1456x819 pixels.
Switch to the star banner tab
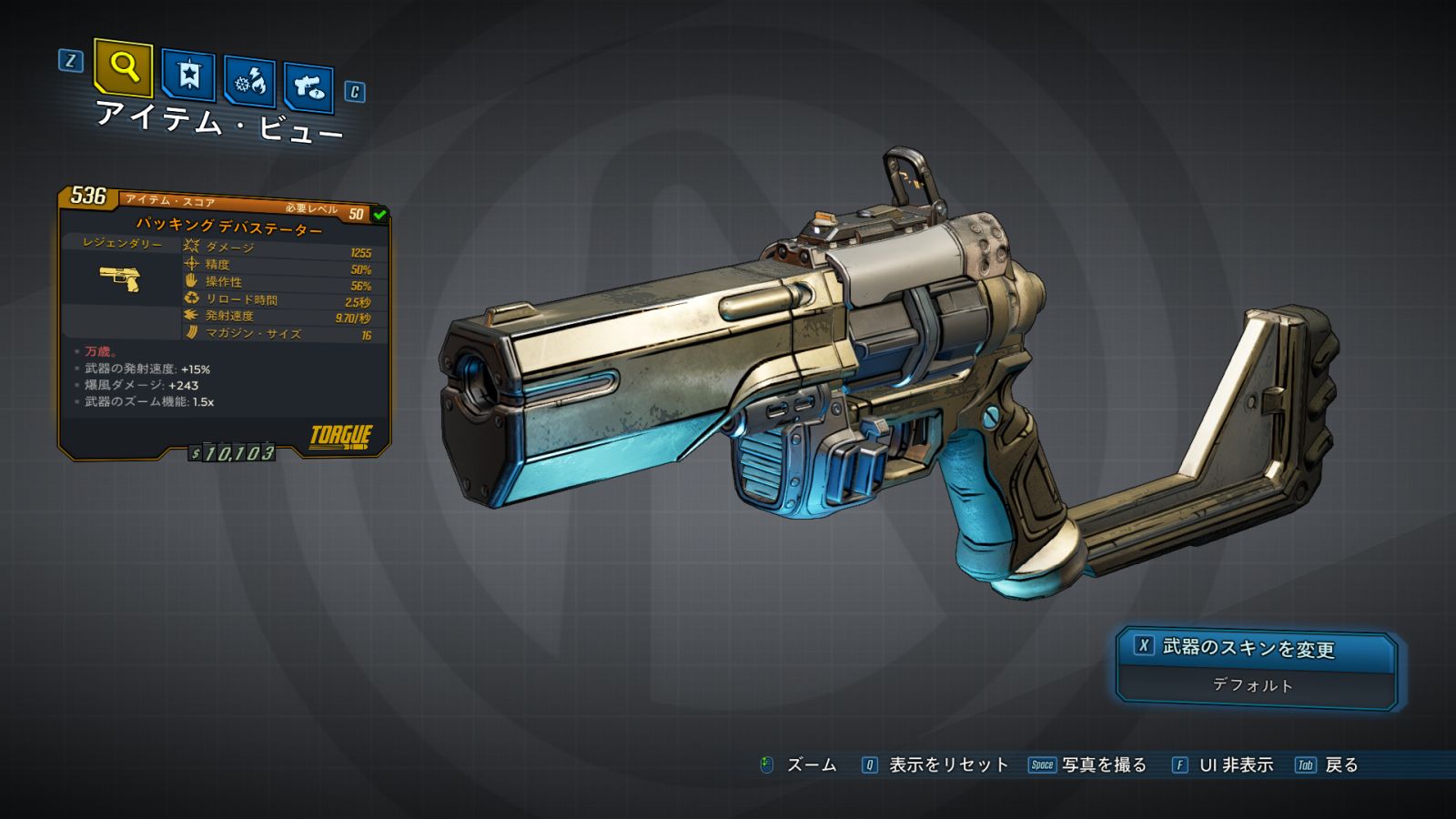(188, 76)
